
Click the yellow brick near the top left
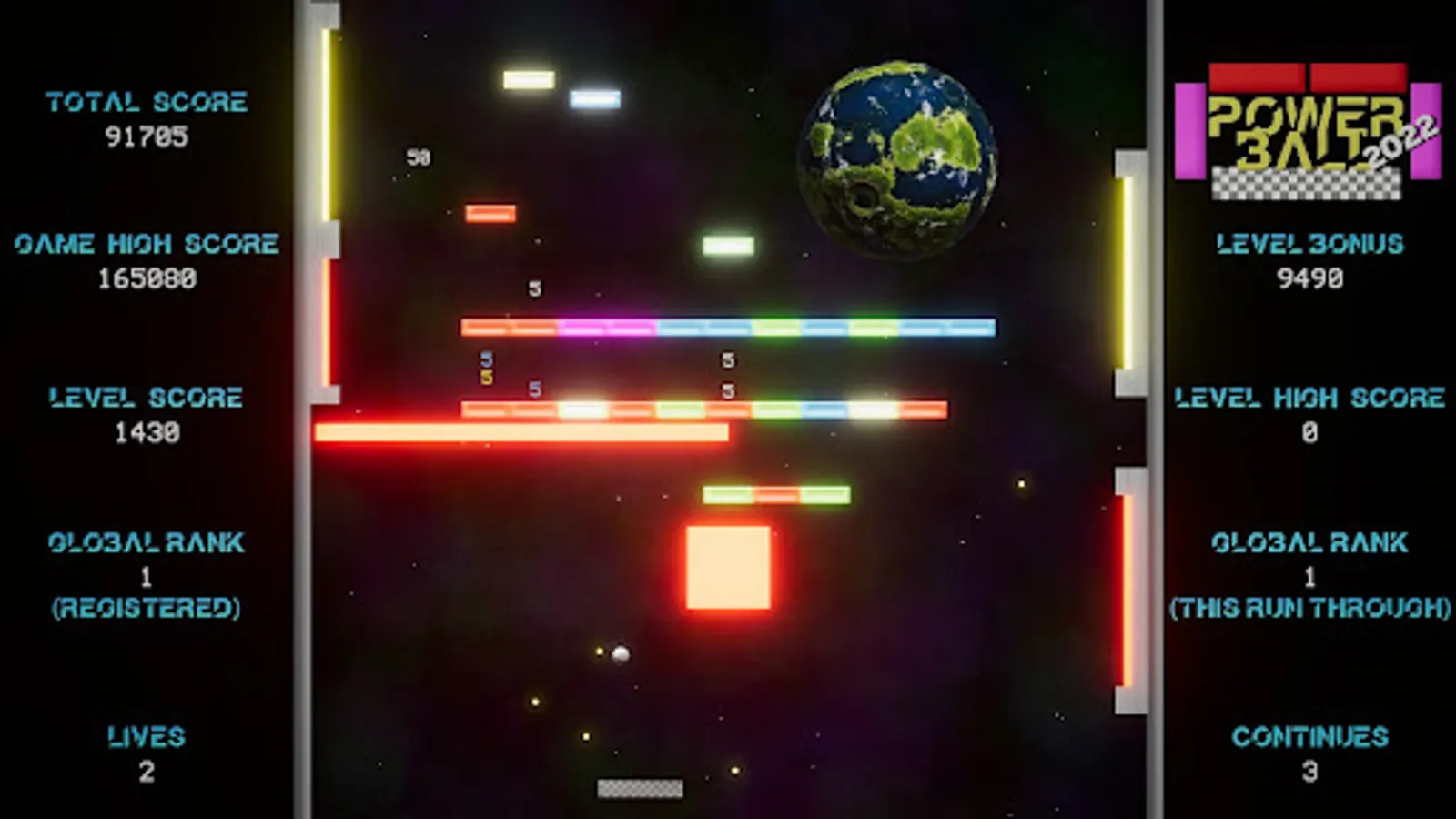(528, 80)
